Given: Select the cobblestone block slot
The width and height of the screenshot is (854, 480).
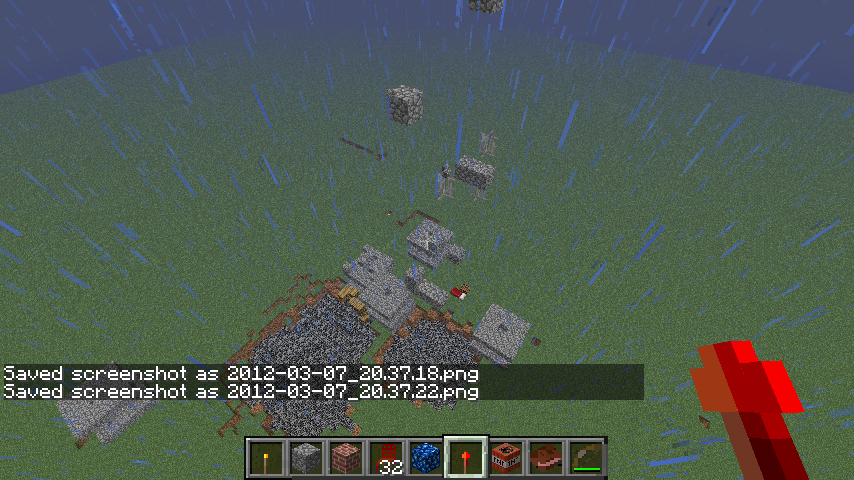Looking at the screenshot, I should (x=306, y=458).
